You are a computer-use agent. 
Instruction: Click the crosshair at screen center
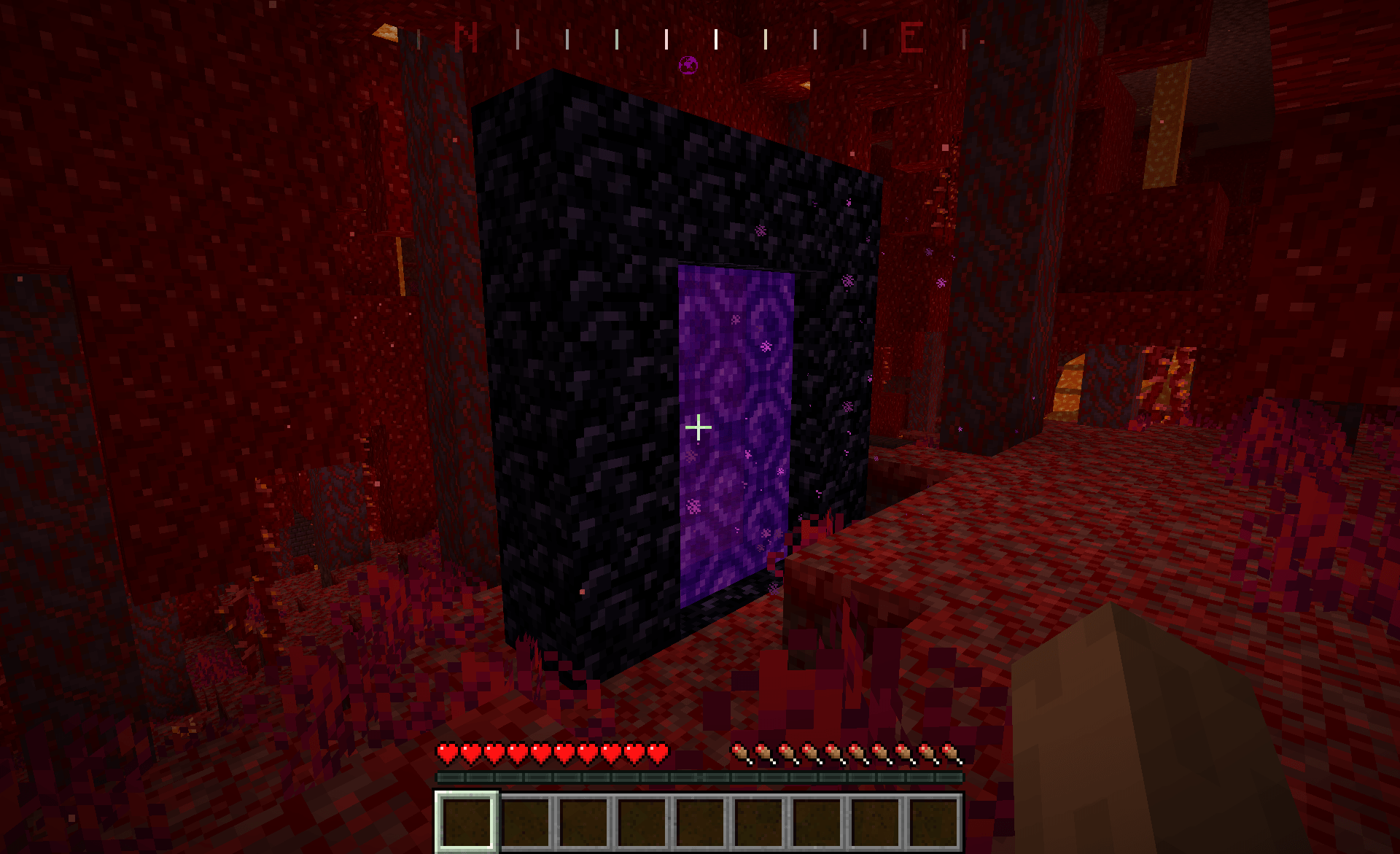[x=699, y=429]
